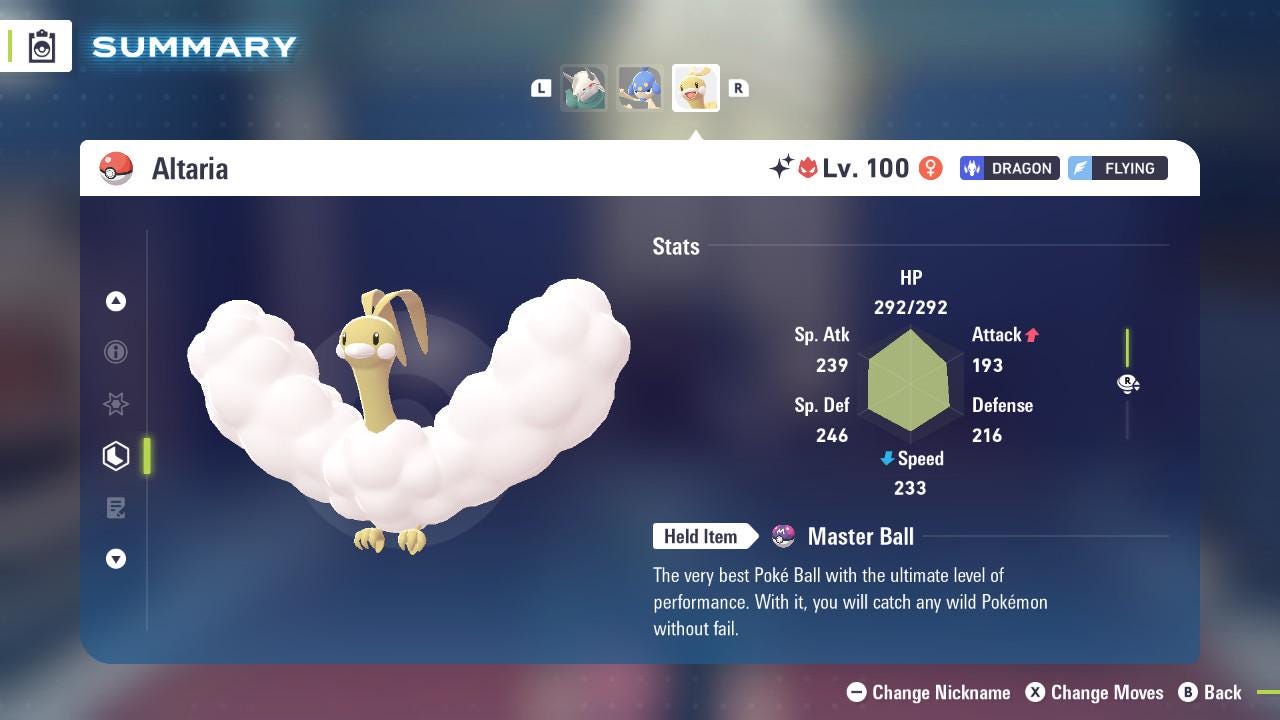Open the moves memo icon in the sidebar
Screen dimensions: 1280x720
(x=116, y=508)
